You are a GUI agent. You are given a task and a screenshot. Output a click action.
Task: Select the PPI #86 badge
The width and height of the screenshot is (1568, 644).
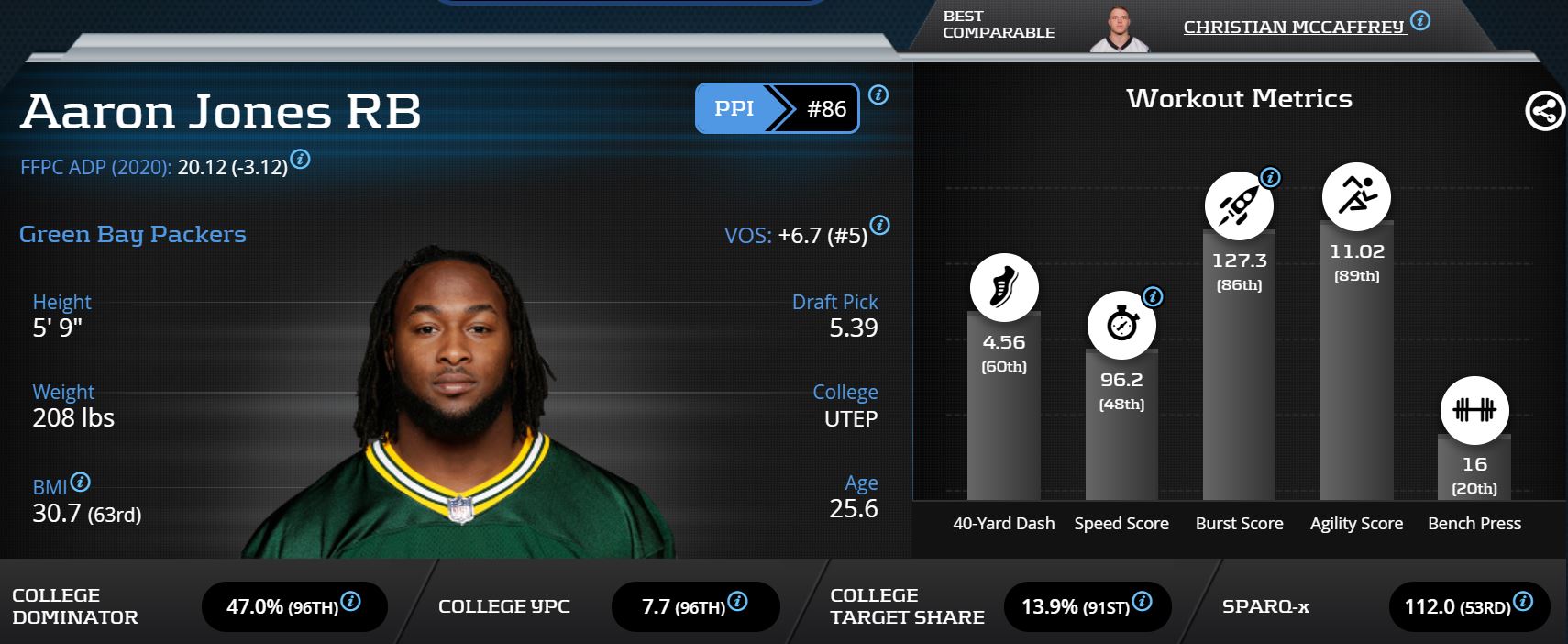pyautogui.click(x=777, y=108)
